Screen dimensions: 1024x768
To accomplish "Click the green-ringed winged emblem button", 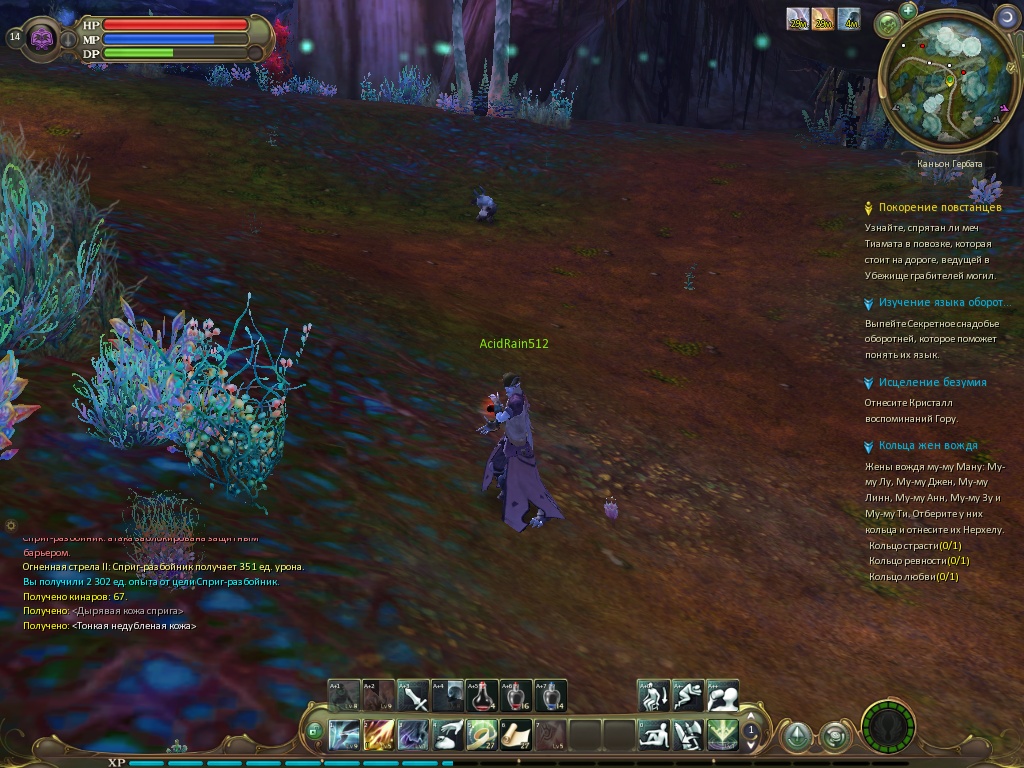I will coord(889,726).
